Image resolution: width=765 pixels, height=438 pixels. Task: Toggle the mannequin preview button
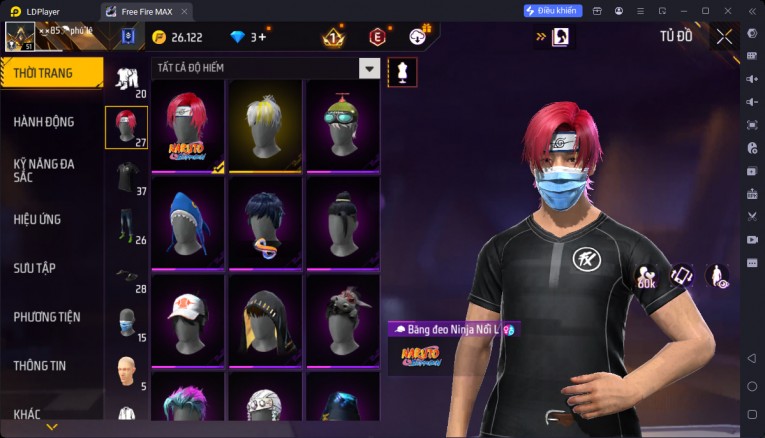pyautogui.click(x=402, y=72)
